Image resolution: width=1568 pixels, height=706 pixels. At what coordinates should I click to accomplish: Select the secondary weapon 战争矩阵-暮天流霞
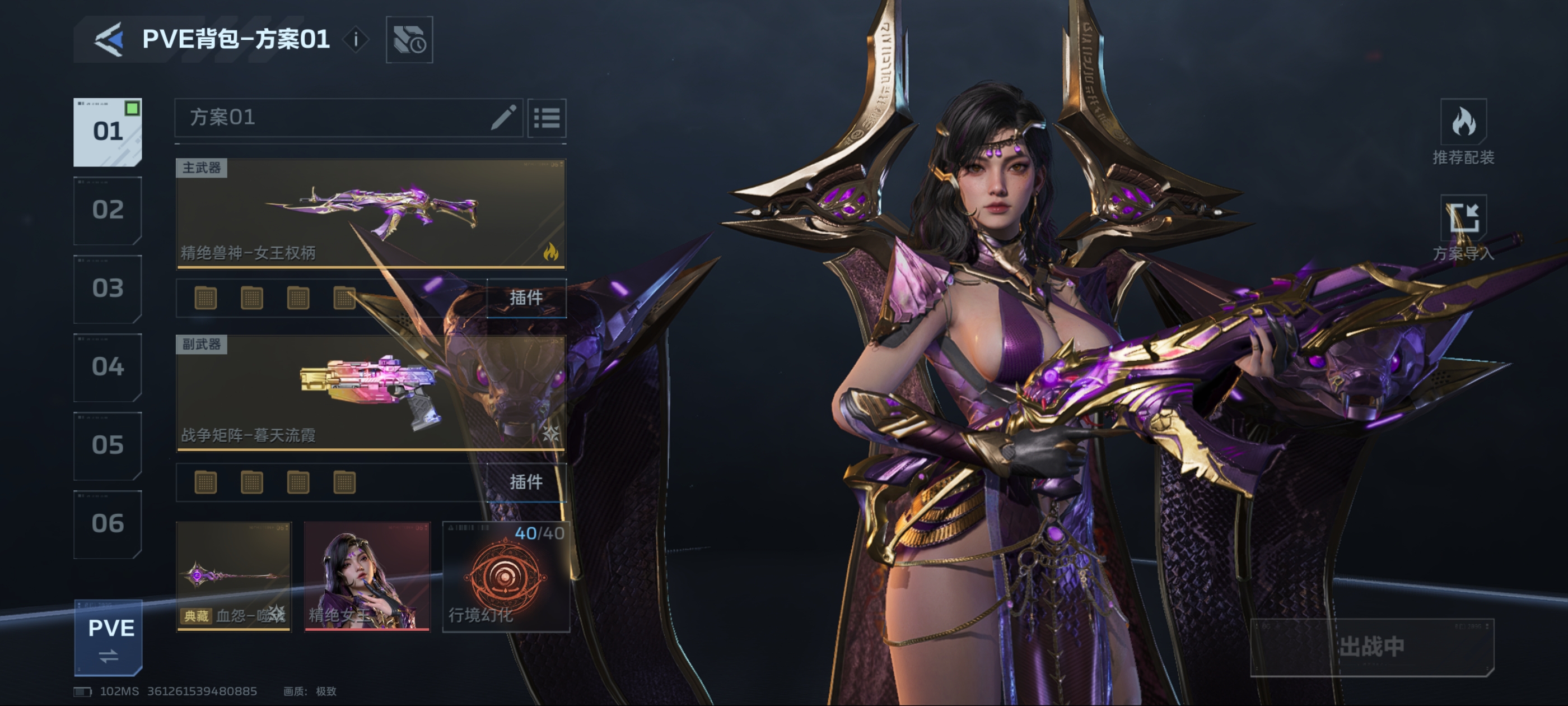click(x=371, y=393)
